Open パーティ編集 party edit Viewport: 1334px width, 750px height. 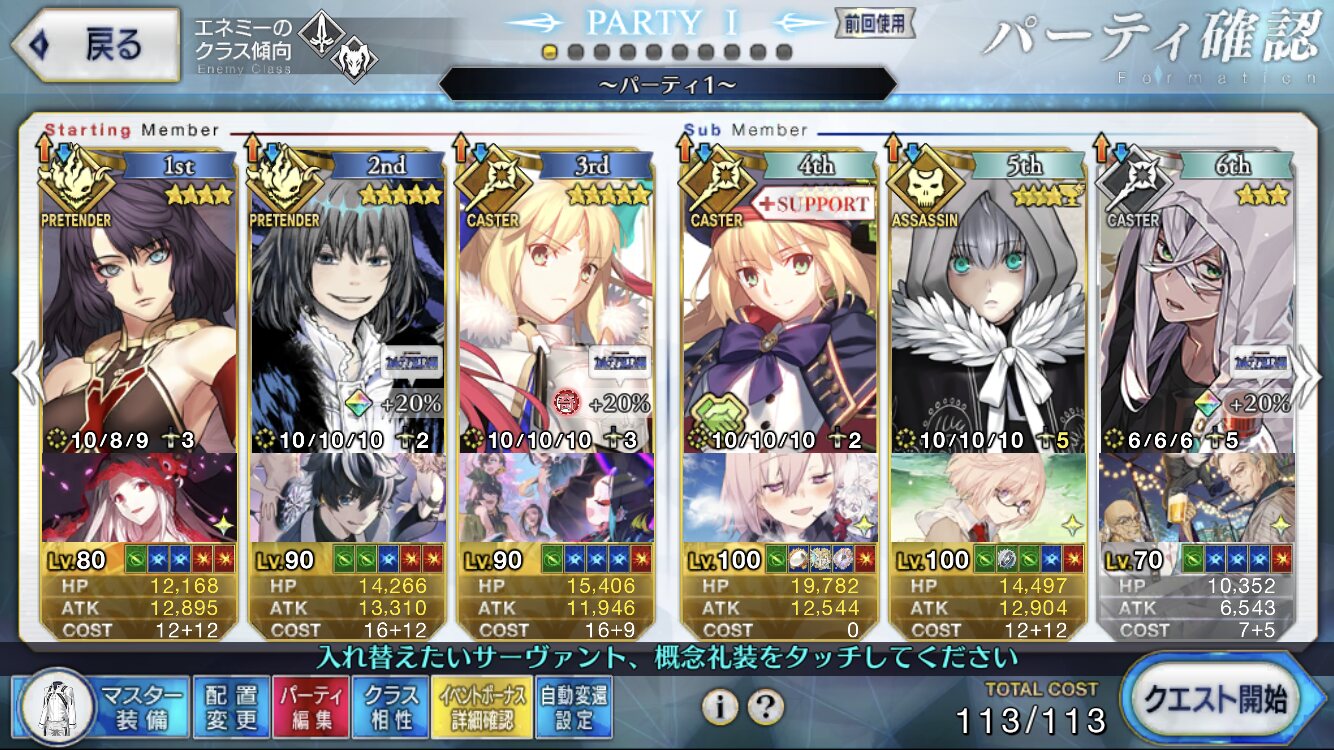[311, 707]
